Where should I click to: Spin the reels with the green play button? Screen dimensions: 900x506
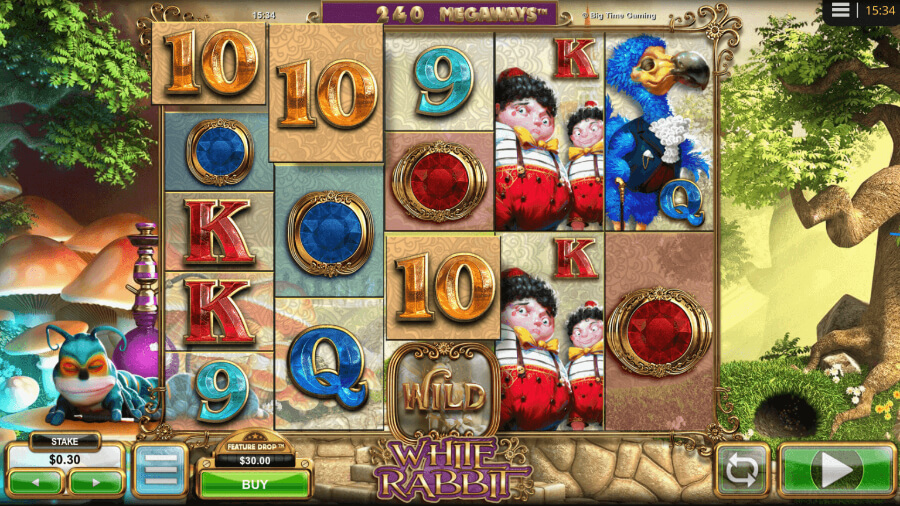pyautogui.click(x=836, y=470)
